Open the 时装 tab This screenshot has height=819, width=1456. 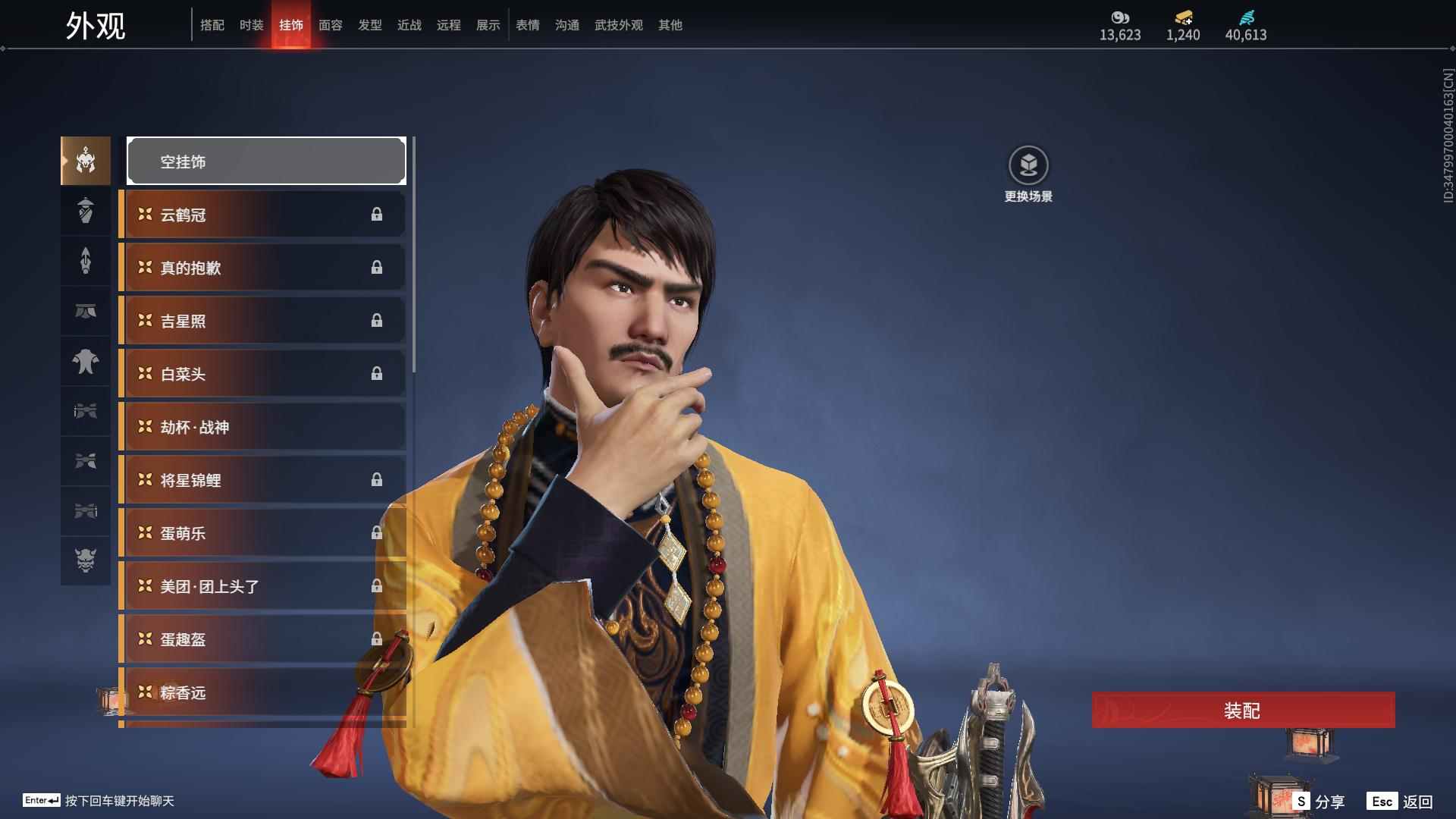[x=252, y=25]
